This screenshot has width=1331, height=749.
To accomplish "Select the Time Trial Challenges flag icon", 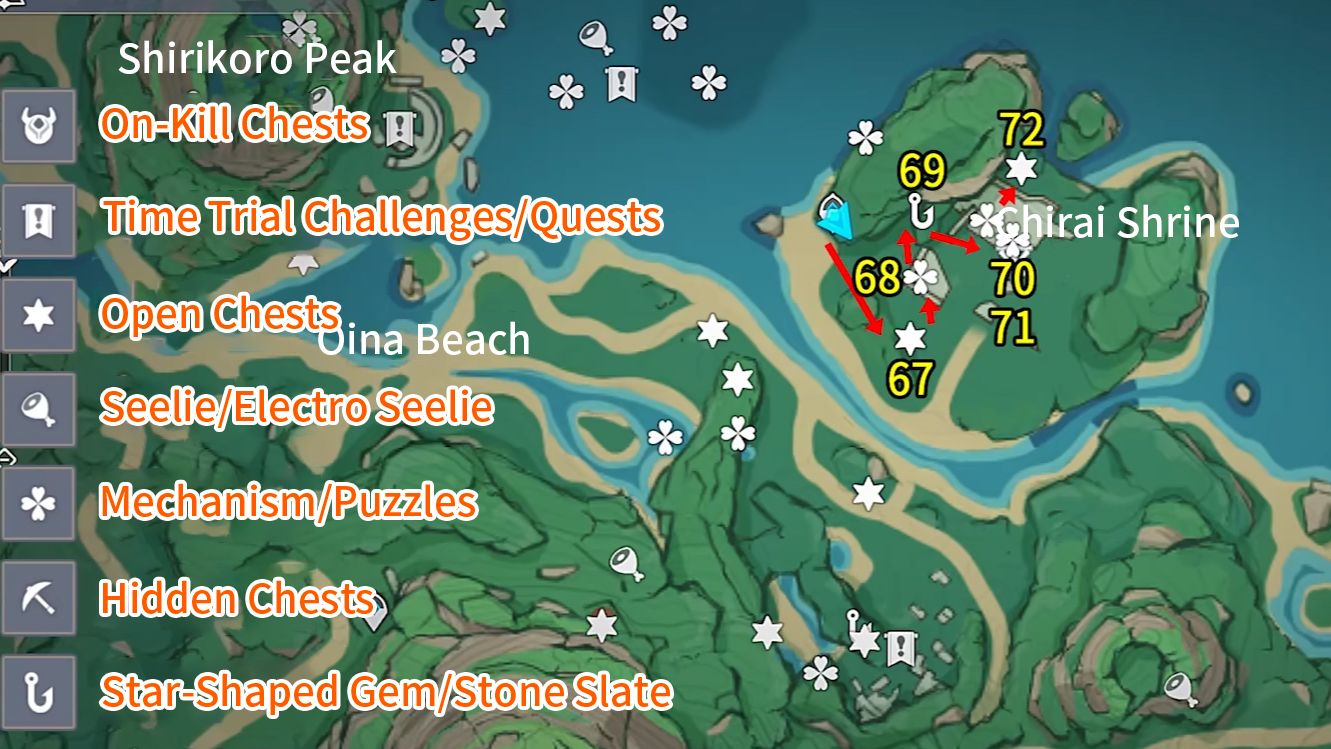I will pyautogui.click(x=39, y=221).
